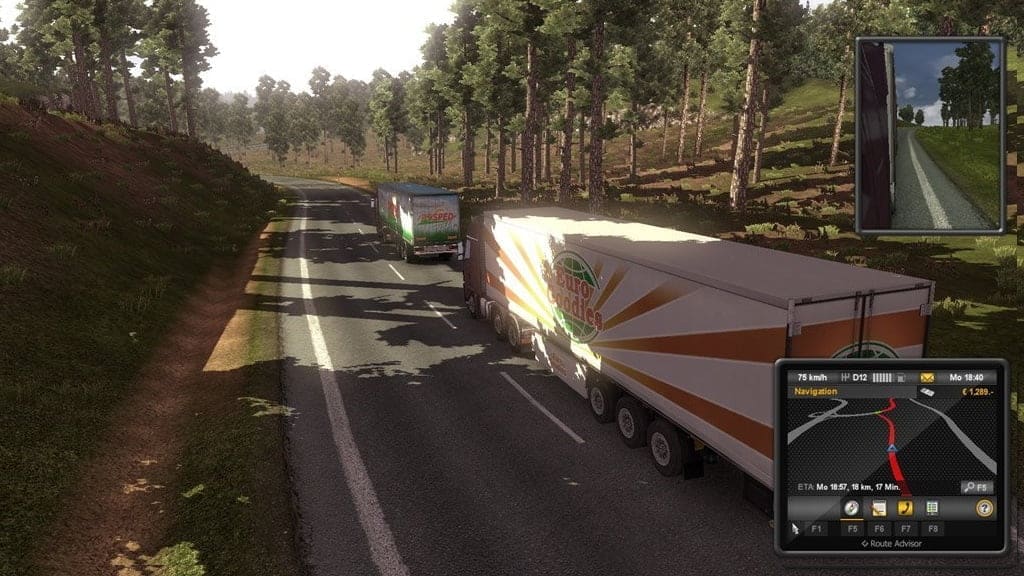This screenshot has width=1024, height=576.
Task: Open the yellow phone assistance tab
Action: [905, 508]
